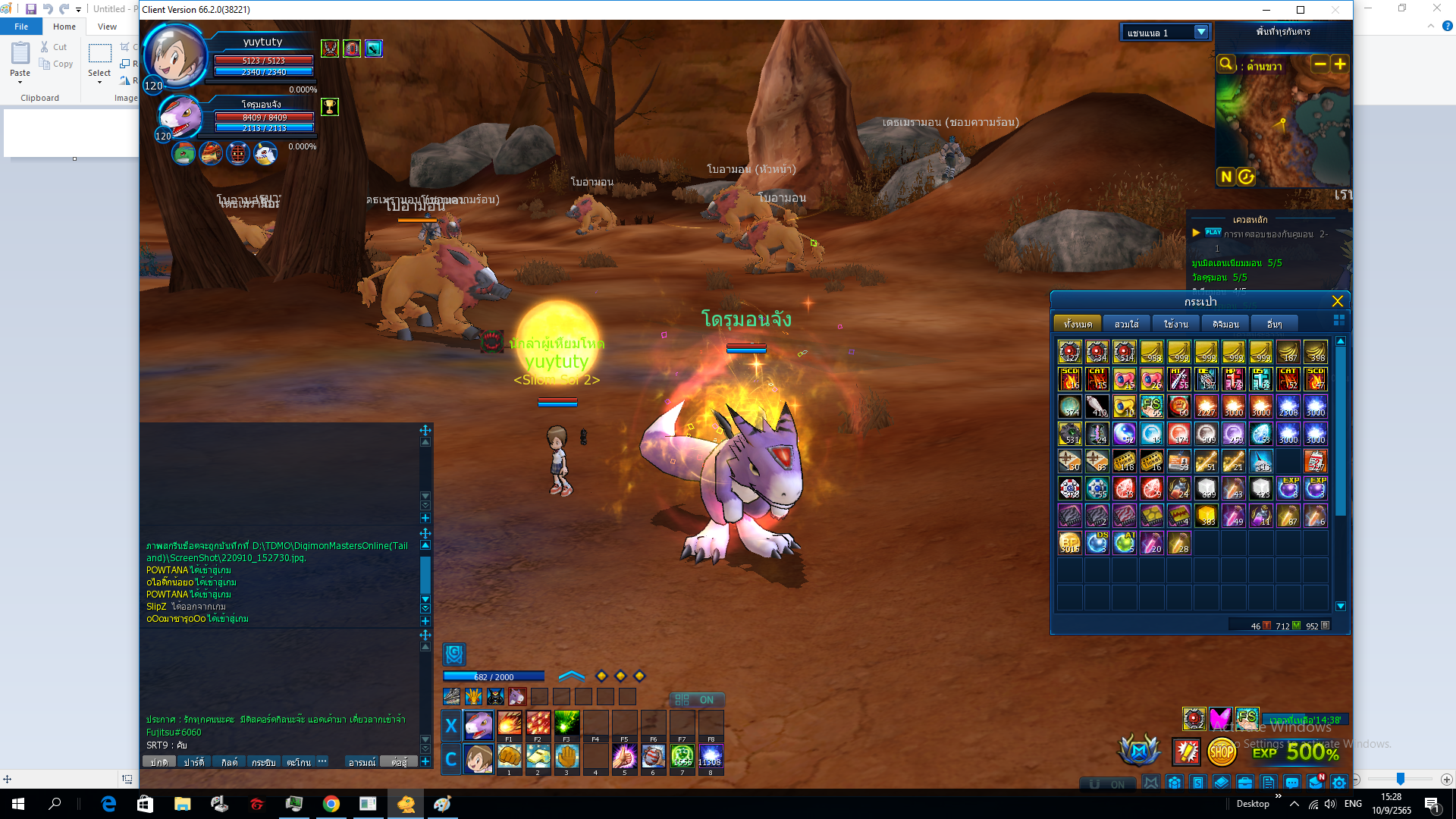The image size is (1456, 819).
Task: Activate the F1 fireball Digimon skill
Action: (509, 723)
